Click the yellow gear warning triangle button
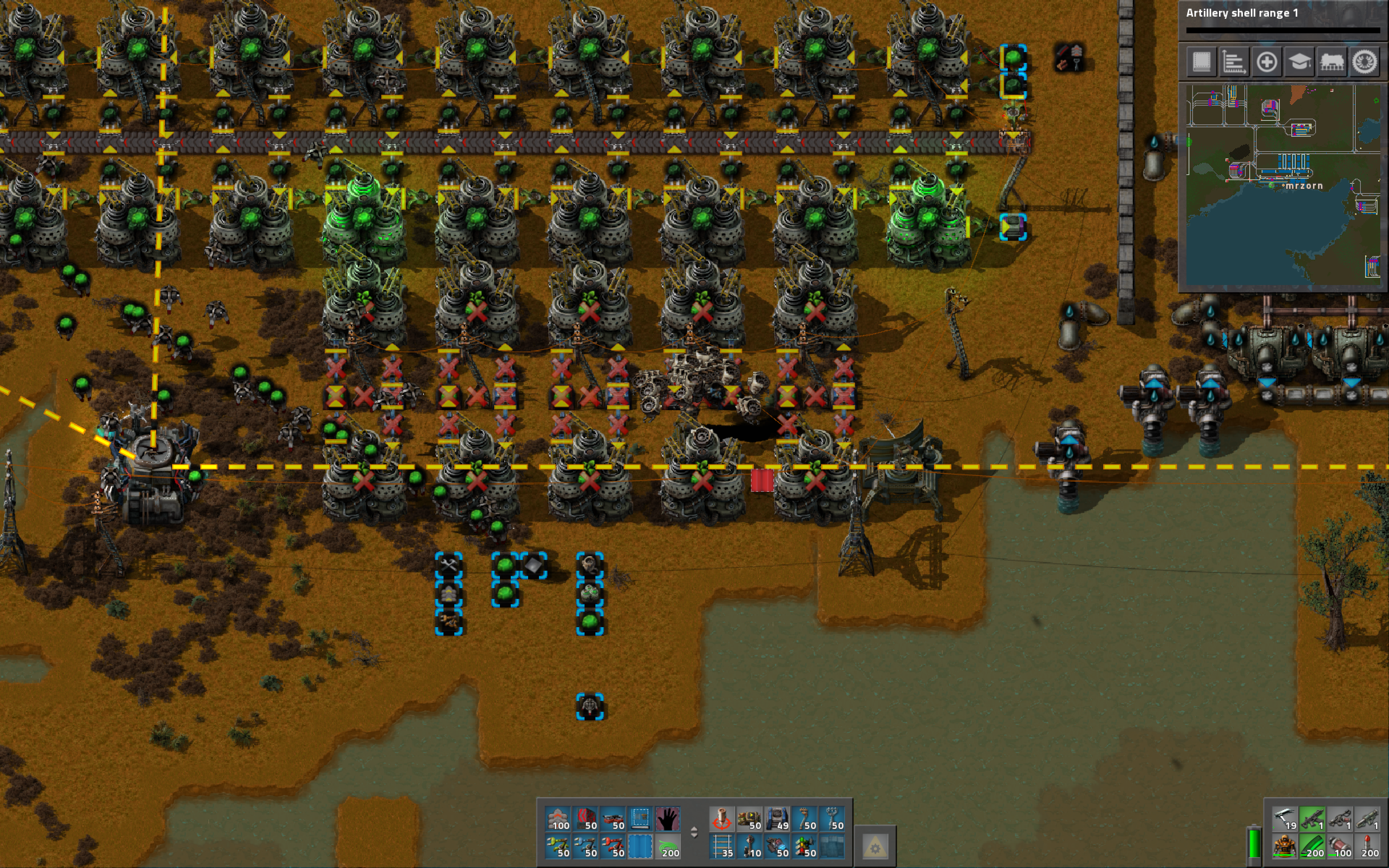Viewport: 1389px width, 868px height. (x=875, y=846)
